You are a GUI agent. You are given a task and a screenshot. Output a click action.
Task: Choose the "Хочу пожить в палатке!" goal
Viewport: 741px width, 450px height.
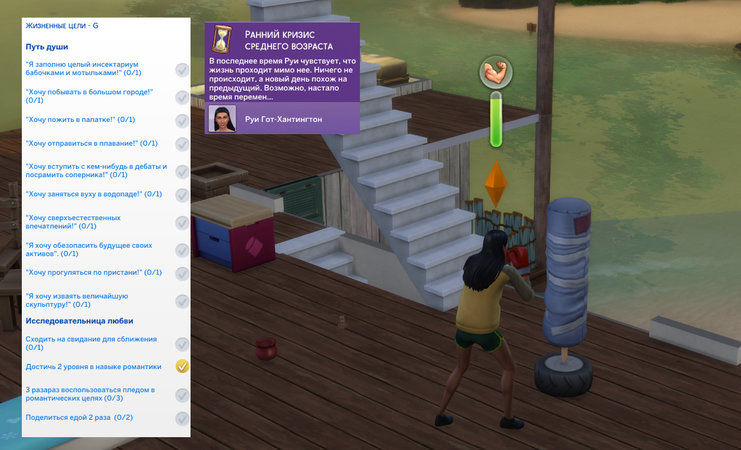pos(80,119)
